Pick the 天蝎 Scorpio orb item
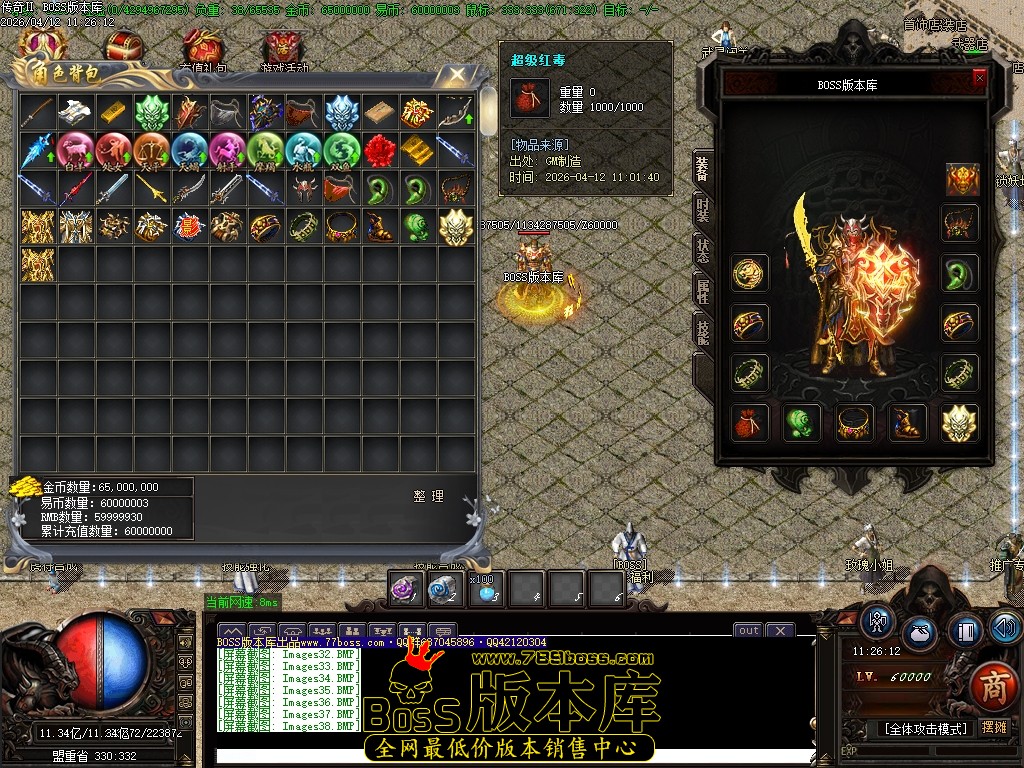1024x768 pixels. click(x=190, y=151)
